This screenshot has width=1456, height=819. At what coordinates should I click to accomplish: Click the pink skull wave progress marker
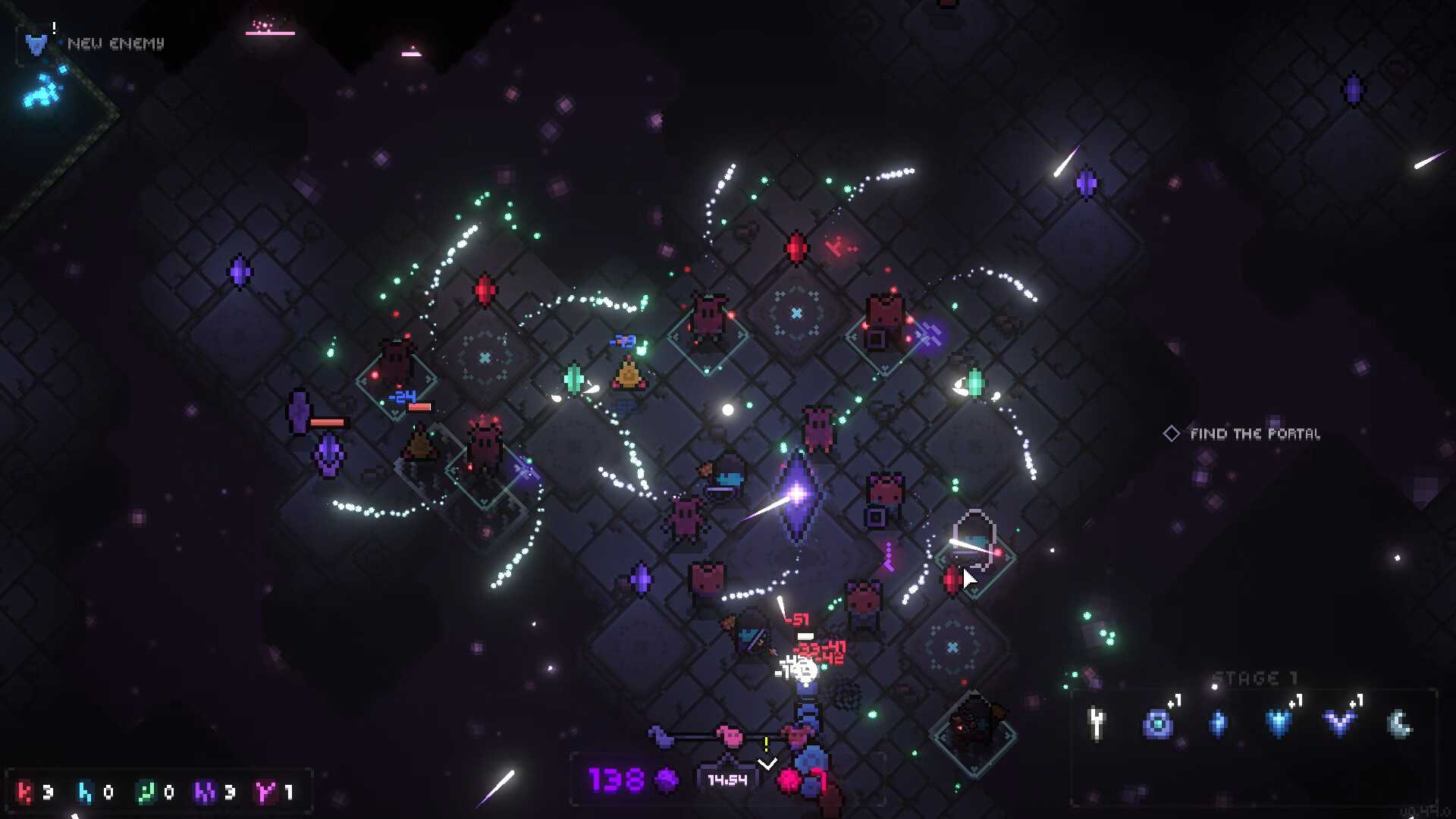pyautogui.click(x=731, y=735)
